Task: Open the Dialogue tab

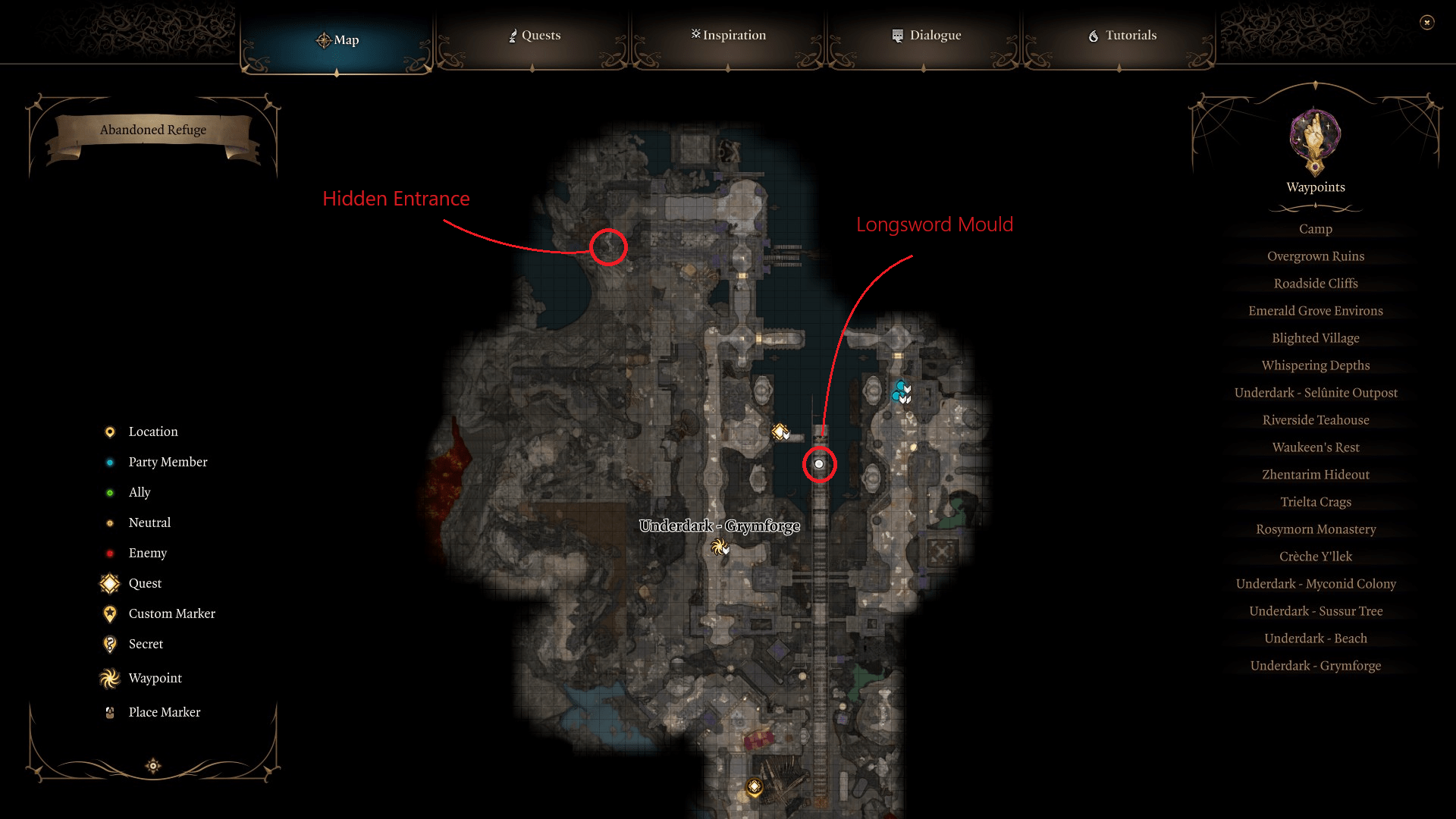Action: point(927,35)
